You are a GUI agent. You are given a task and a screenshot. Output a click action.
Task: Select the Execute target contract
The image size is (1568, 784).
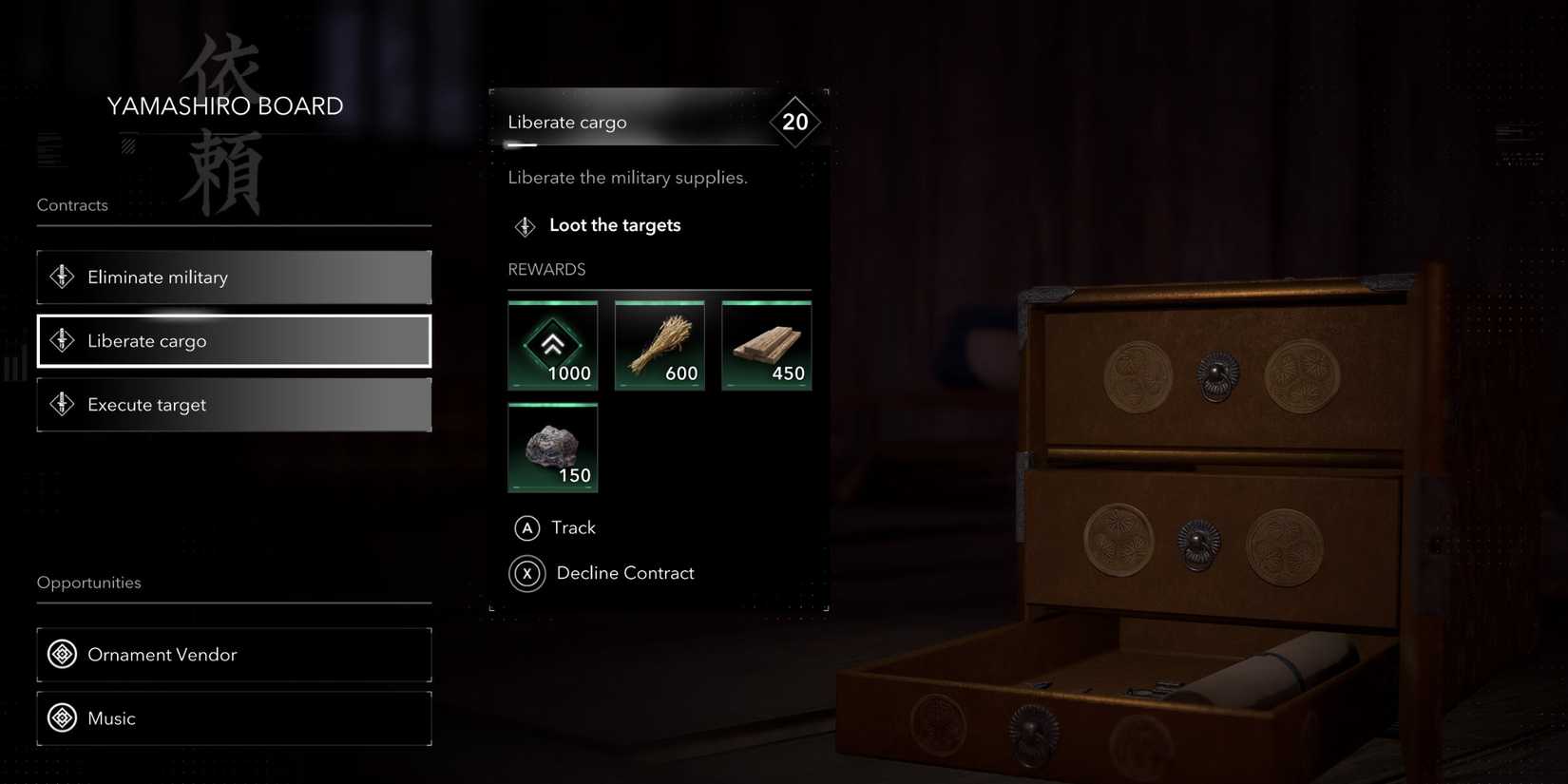click(234, 404)
